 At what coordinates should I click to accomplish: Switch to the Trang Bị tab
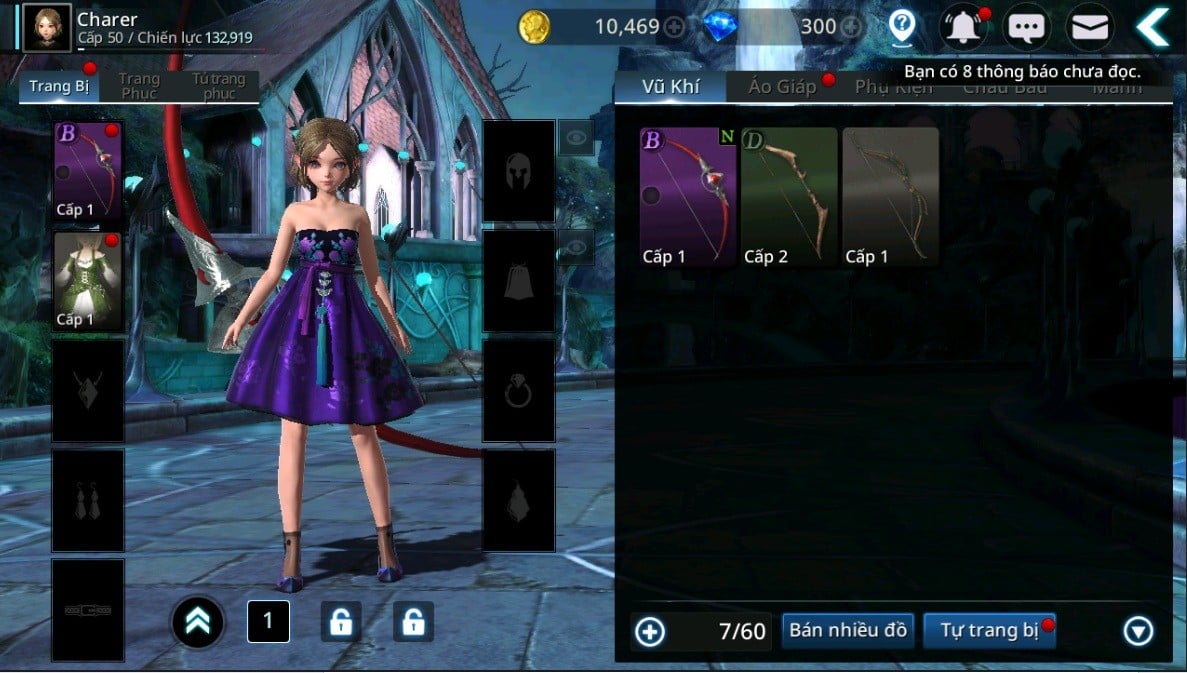coord(58,86)
